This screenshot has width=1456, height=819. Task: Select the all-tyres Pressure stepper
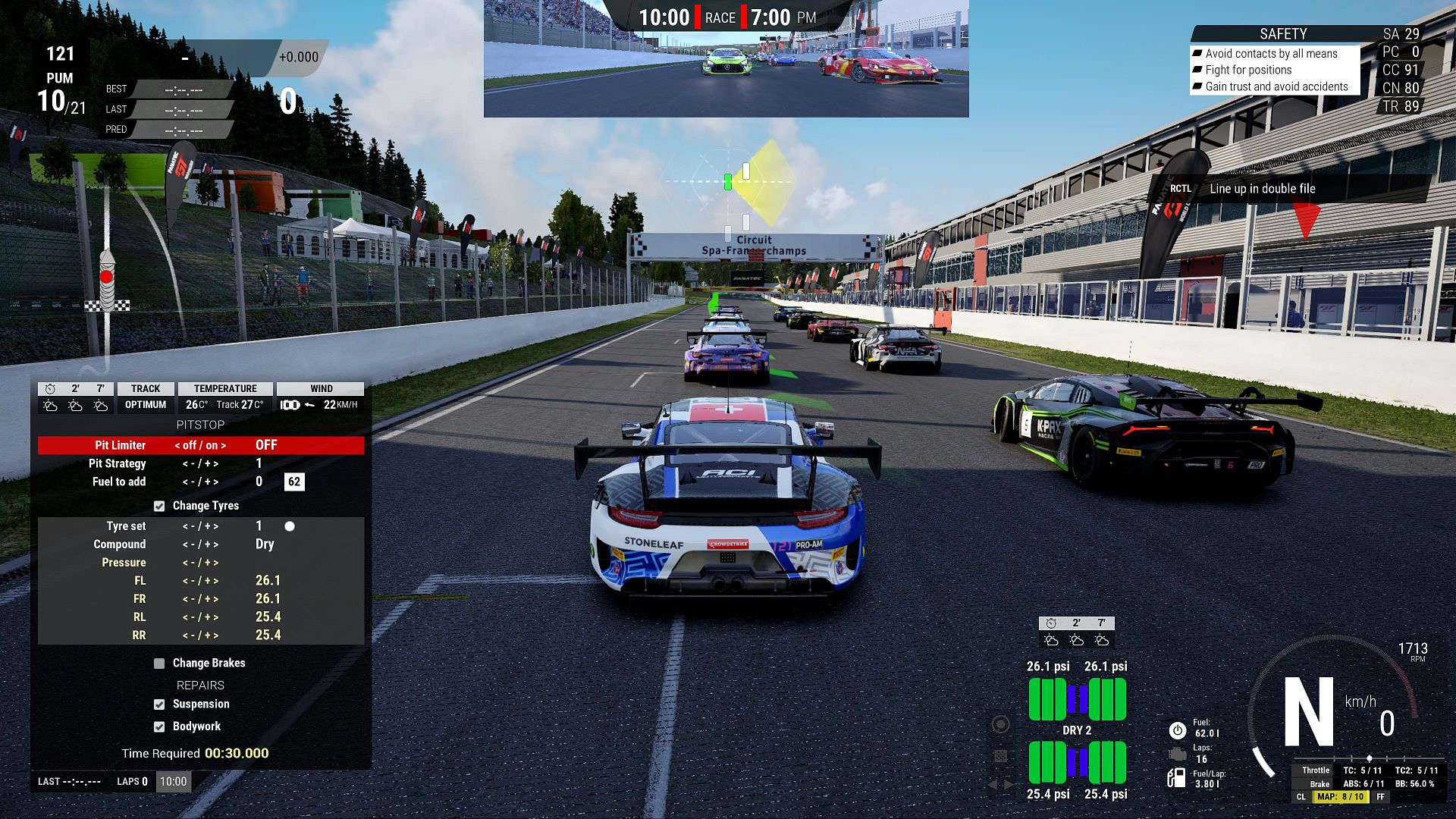coord(200,563)
